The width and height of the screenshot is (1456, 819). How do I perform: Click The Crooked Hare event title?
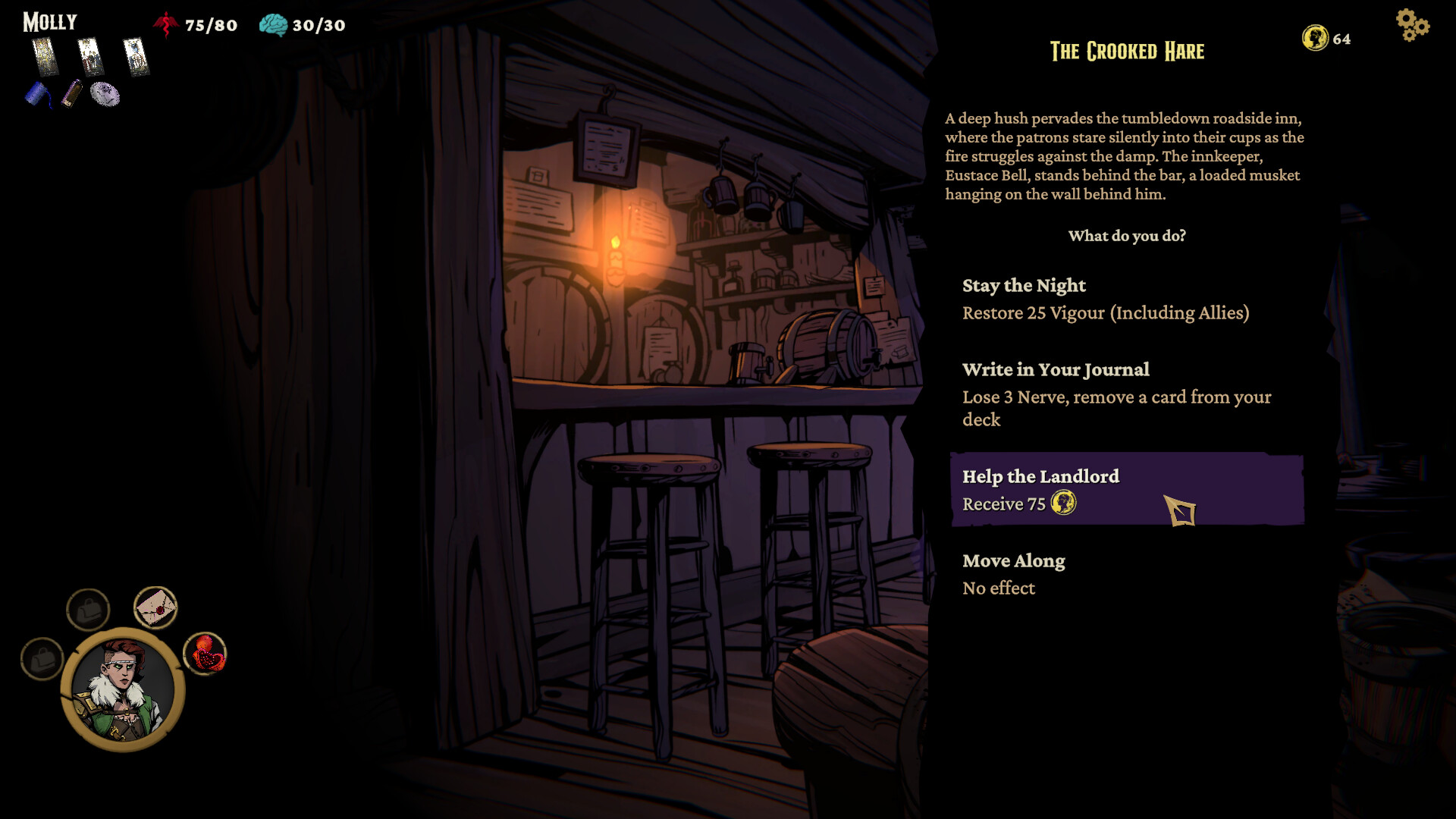tap(1126, 52)
